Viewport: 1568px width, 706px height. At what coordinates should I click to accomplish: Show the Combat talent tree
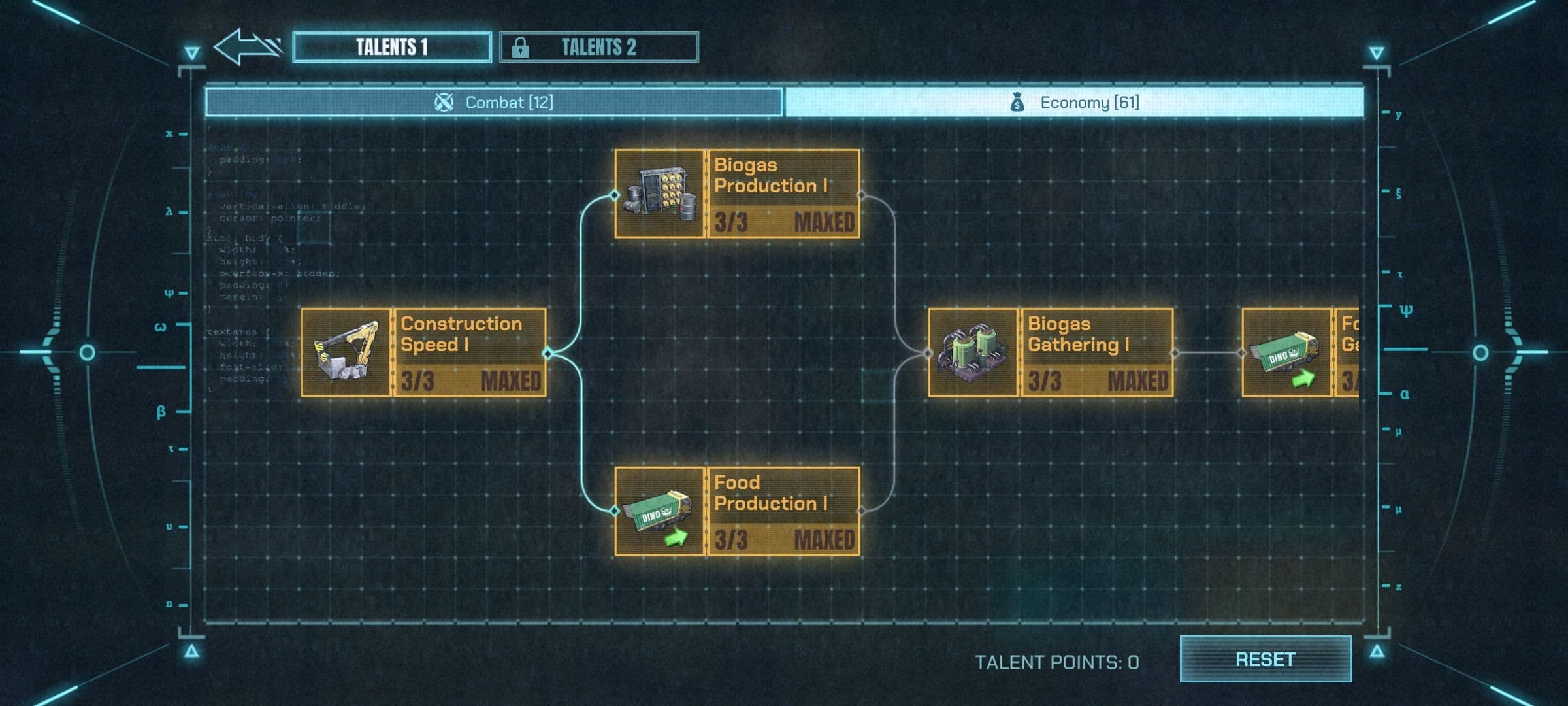point(494,103)
